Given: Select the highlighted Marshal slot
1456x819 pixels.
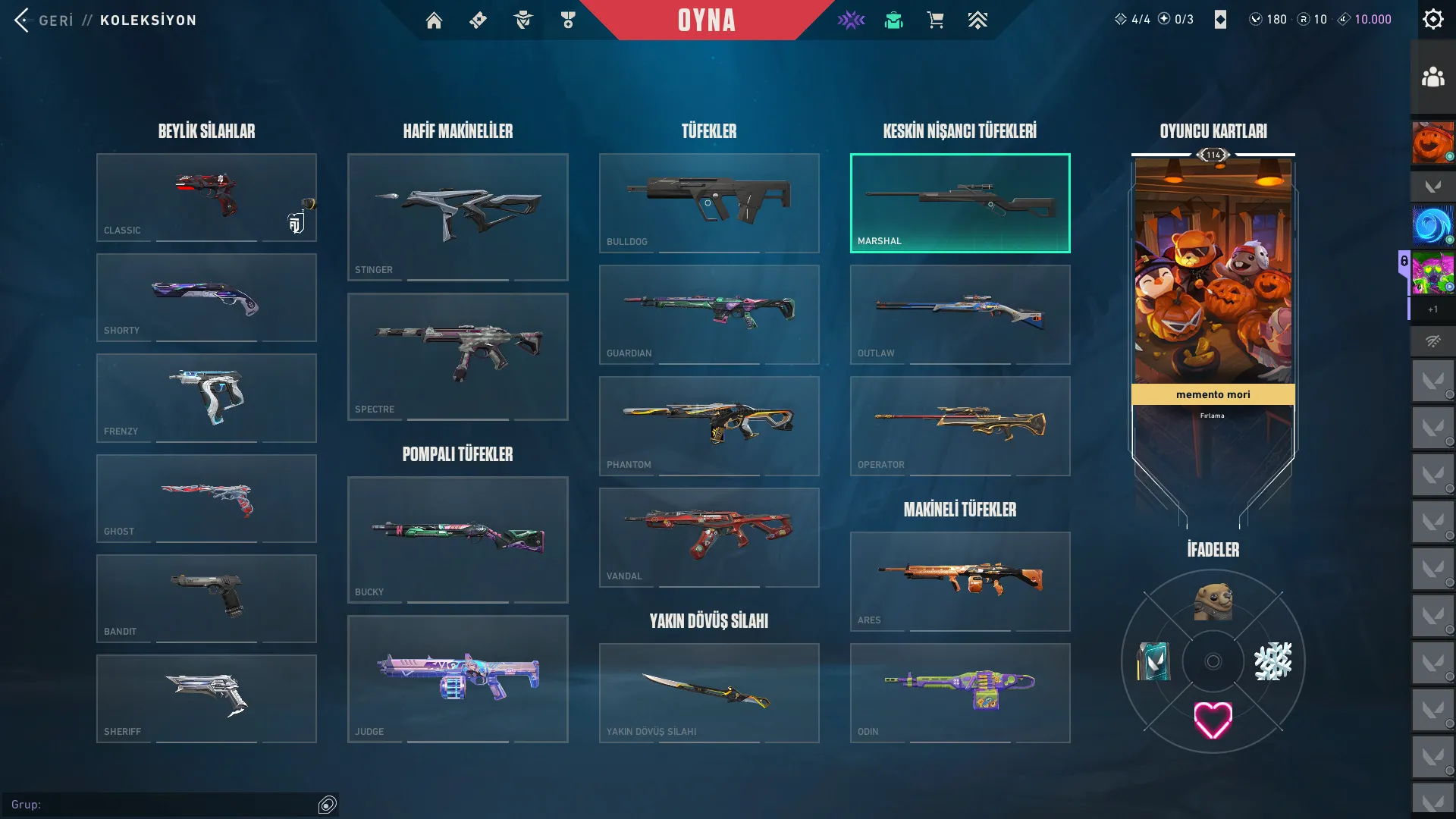Looking at the screenshot, I should pos(960,202).
